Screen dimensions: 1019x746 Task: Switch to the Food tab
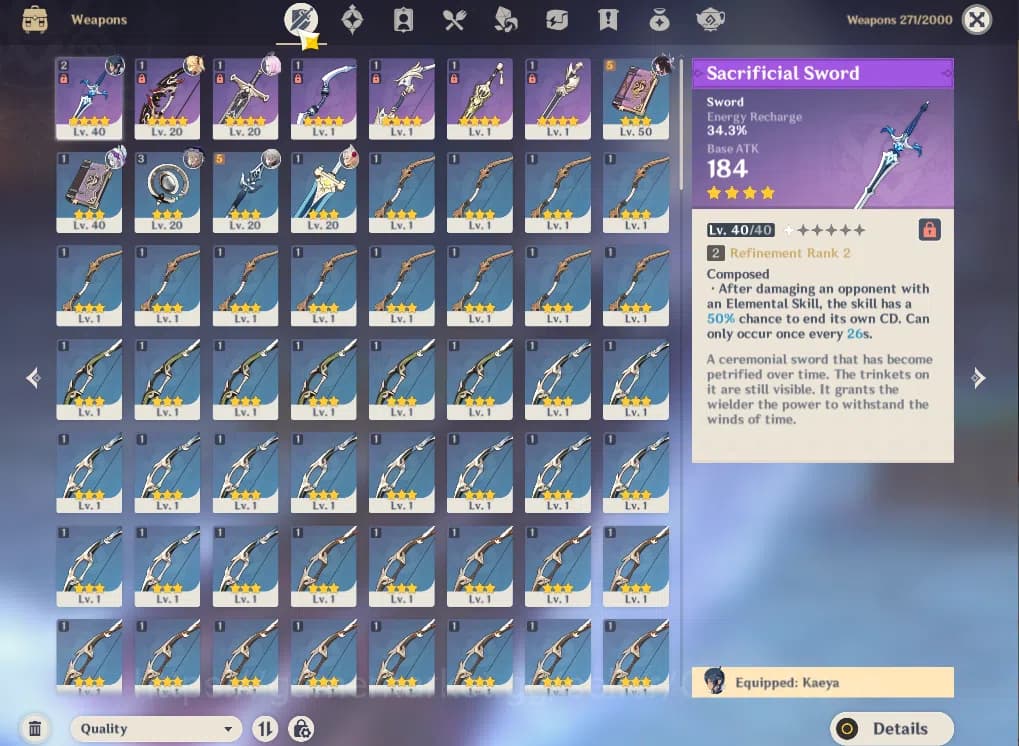455,19
